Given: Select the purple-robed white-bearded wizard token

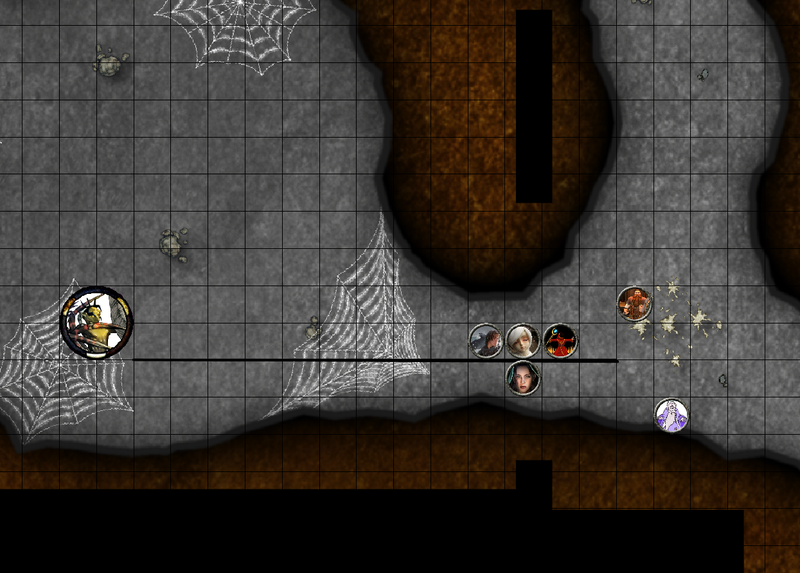Looking at the screenshot, I should click(671, 414).
